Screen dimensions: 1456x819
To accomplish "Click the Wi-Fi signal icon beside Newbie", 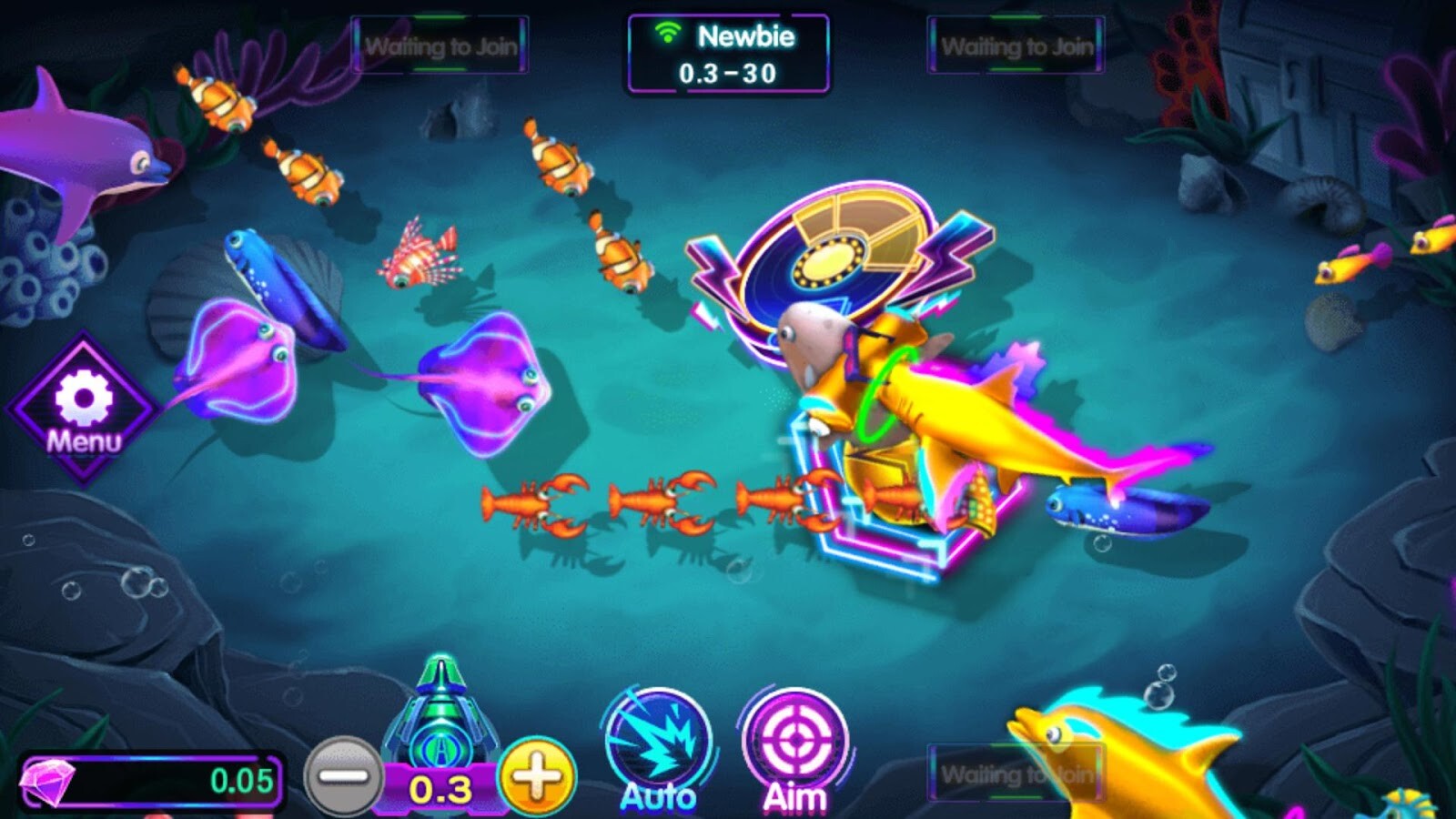I will (671, 36).
